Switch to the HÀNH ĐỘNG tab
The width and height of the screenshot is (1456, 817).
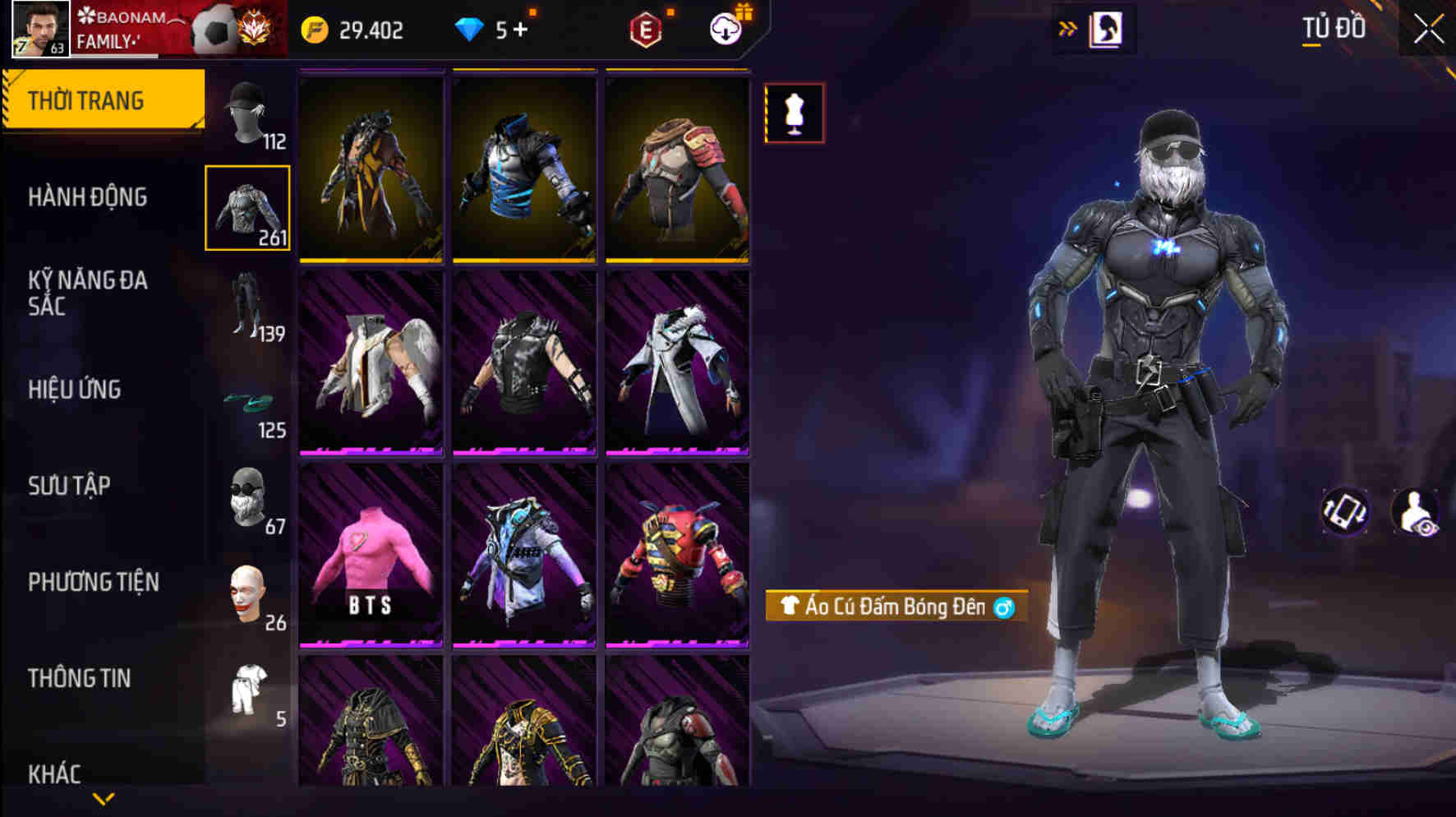click(x=90, y=197)
